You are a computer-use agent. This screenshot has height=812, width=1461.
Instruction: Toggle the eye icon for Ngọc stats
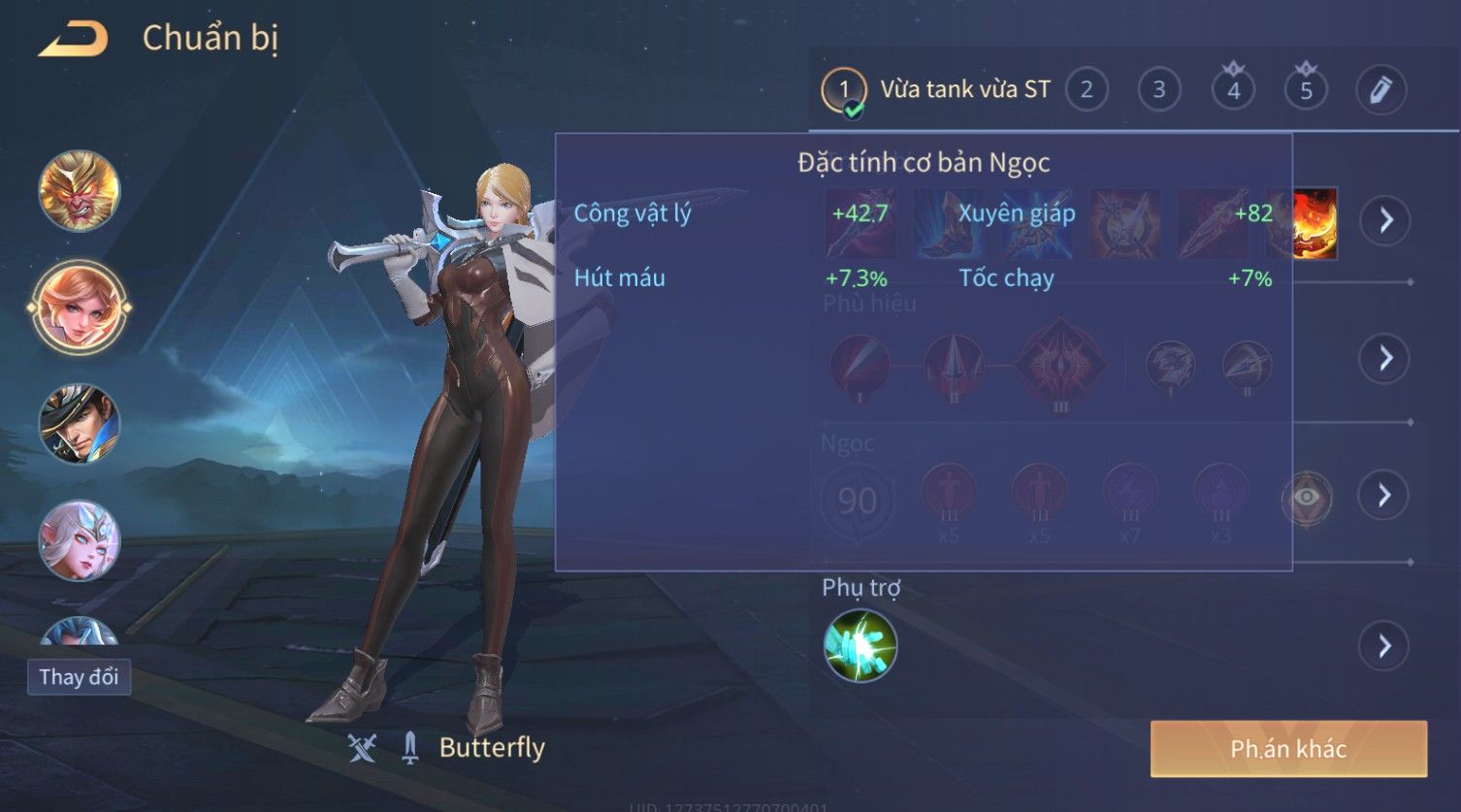1307,498
